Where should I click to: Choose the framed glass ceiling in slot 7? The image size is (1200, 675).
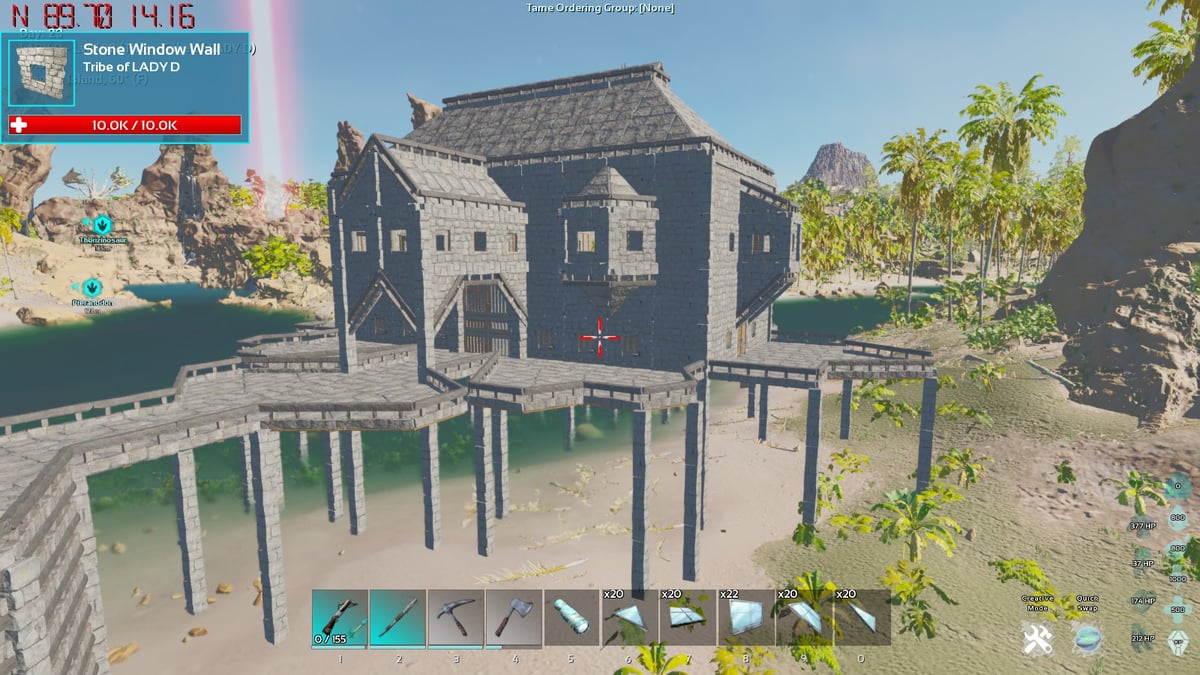(x=687, y=617)
